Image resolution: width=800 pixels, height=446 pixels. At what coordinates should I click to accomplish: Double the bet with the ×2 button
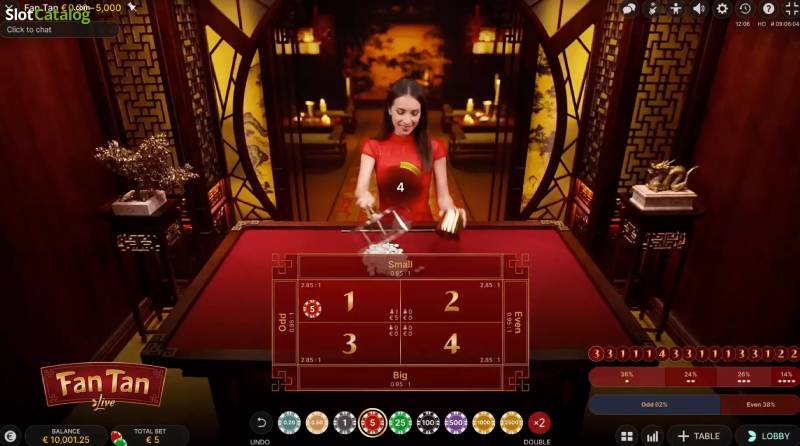tap(539, 423)
